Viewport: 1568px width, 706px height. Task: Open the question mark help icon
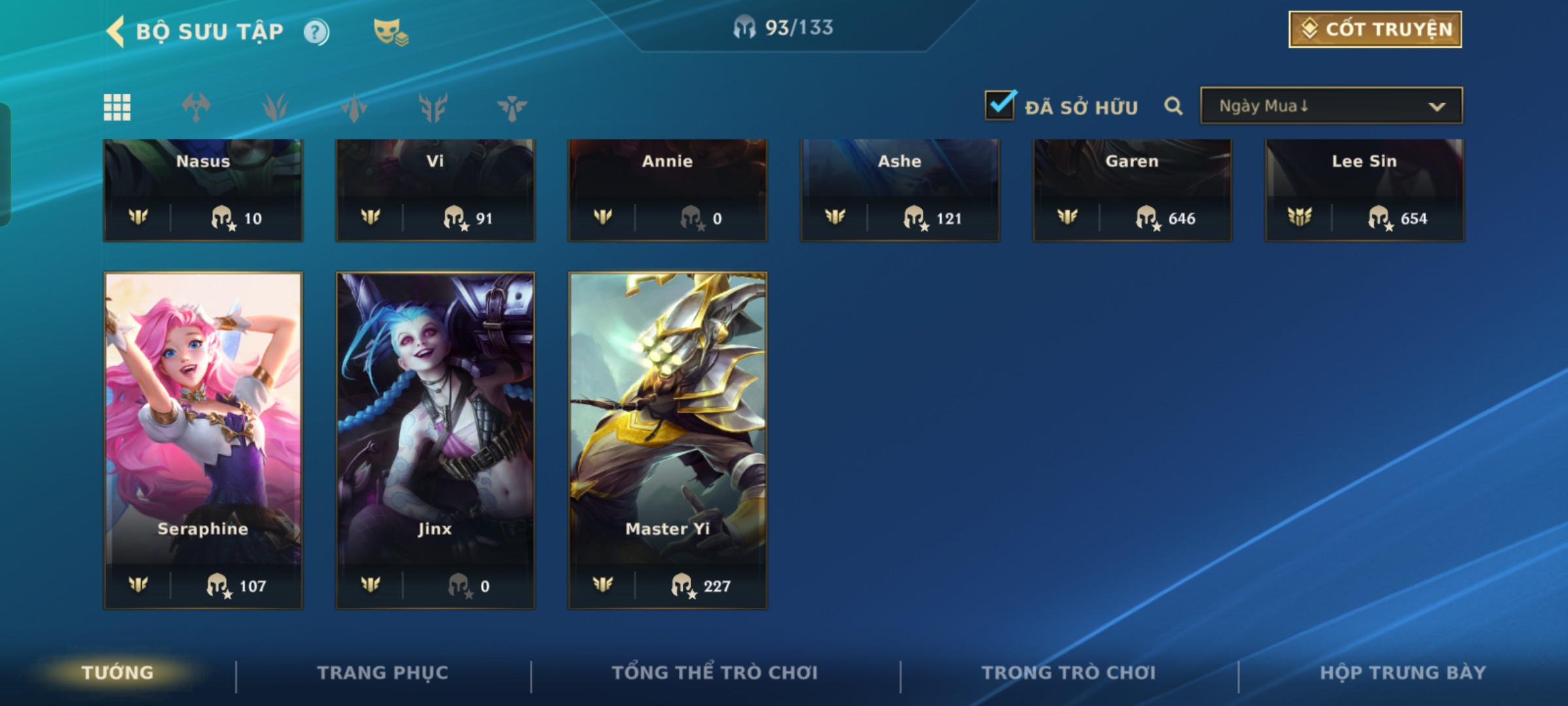tap(316, 32)
